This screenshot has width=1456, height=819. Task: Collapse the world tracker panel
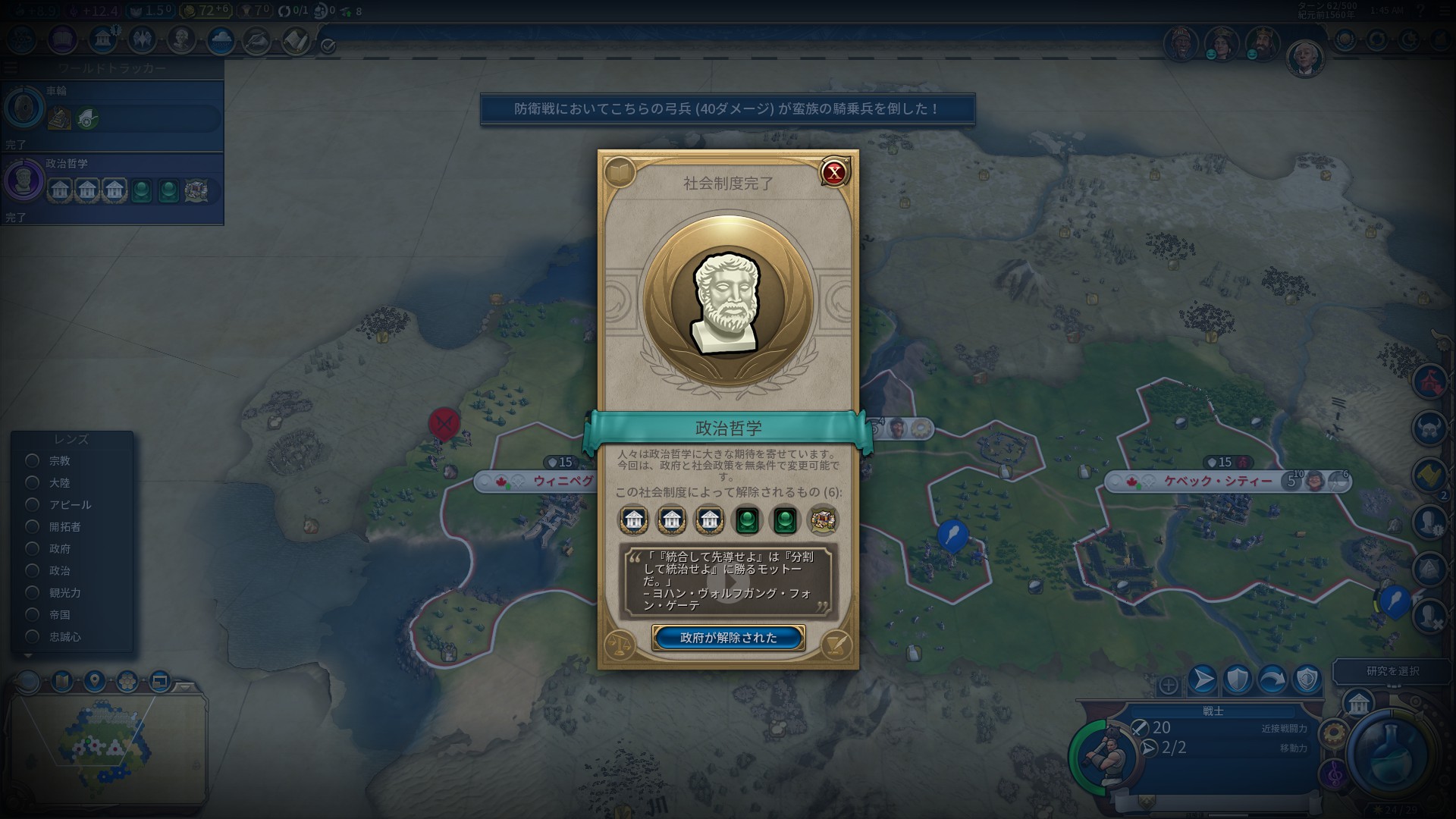(11, 67)
